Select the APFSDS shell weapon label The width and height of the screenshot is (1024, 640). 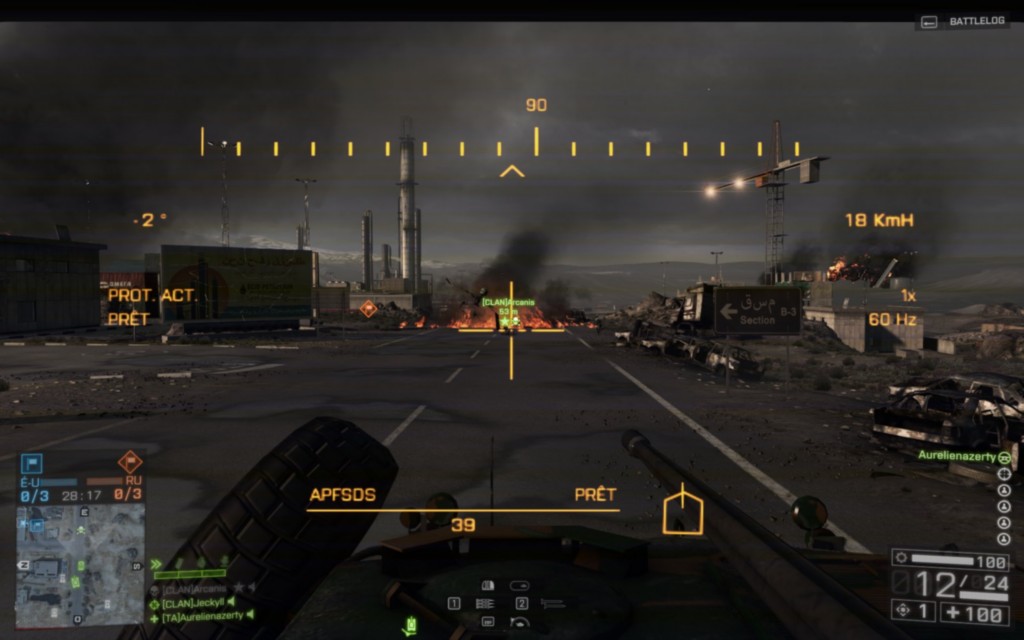pyautogui.click(x=343, y=495)
